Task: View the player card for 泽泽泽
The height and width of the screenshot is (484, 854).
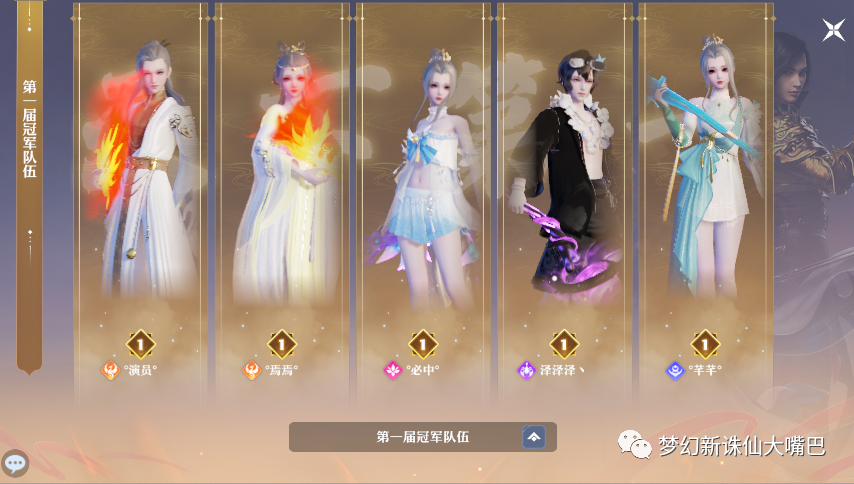Action: [x=564, y=200]
